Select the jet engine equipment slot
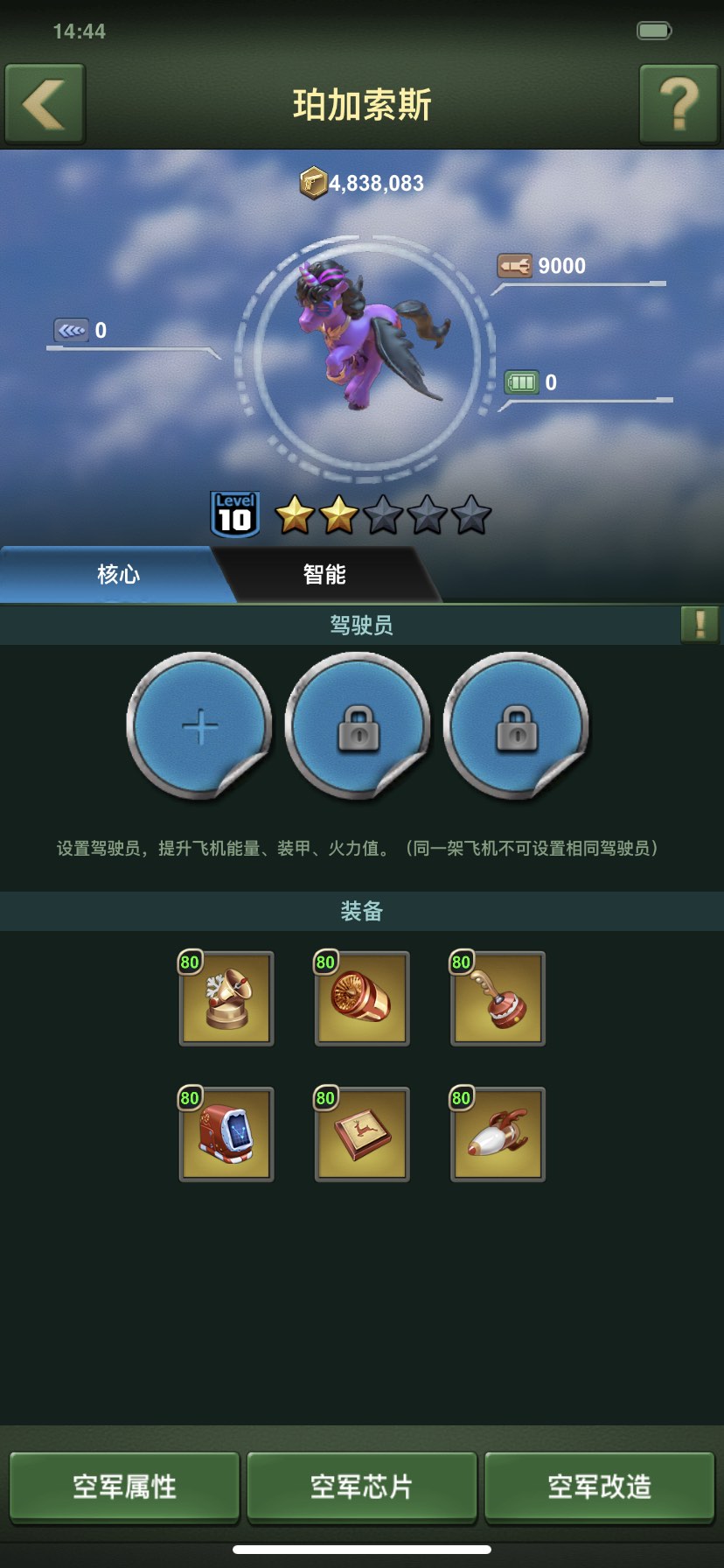 pyautogui.click(x=362, y=998)
